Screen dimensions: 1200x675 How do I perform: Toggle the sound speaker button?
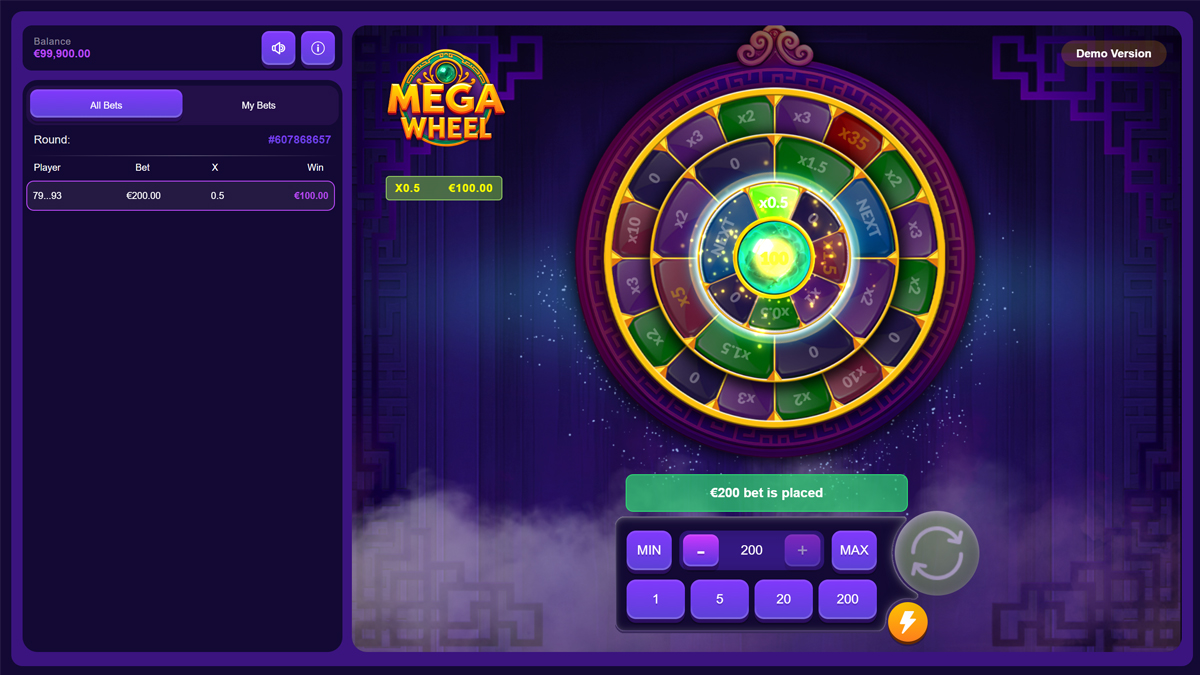click(x=278, y=48)
